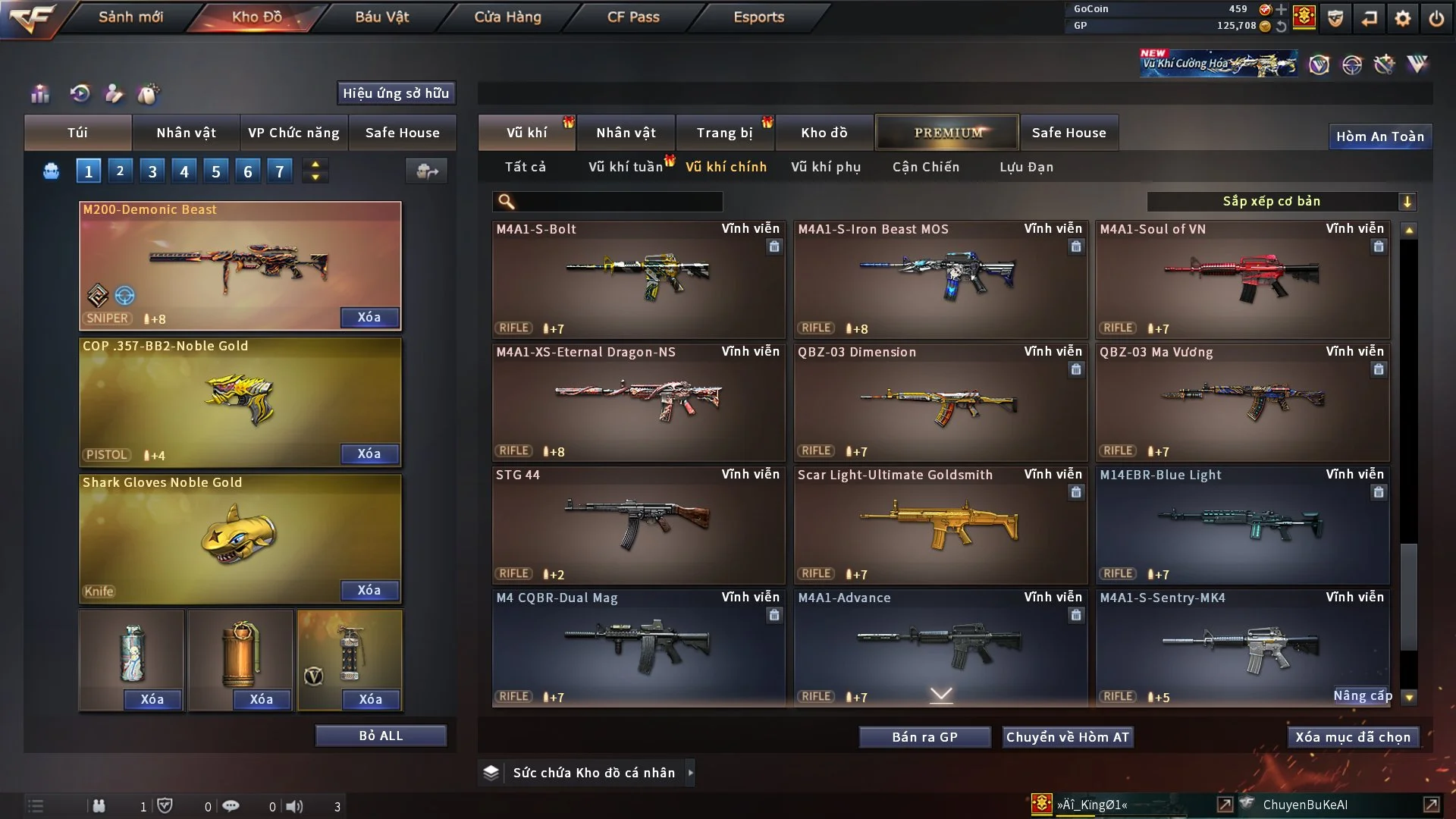The width and height of the screenshot is (1456, 819).
Task: Open the settings gear icon
Action: click(1403, 18)
